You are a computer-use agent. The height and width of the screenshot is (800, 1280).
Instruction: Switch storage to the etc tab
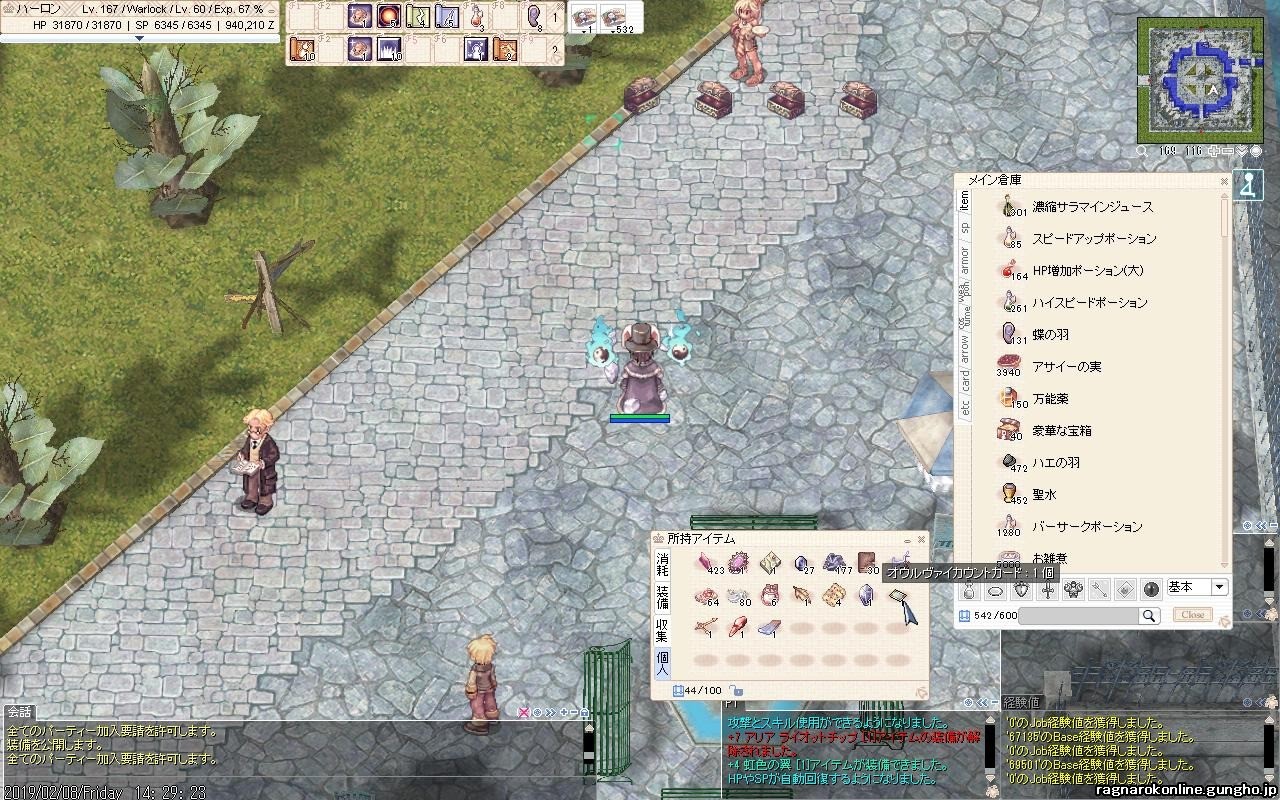(965, 408)
